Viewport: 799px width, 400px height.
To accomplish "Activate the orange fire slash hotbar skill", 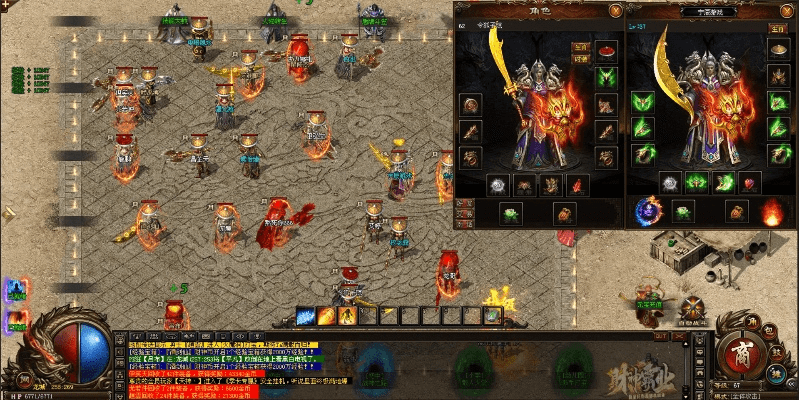I will 328,316.
